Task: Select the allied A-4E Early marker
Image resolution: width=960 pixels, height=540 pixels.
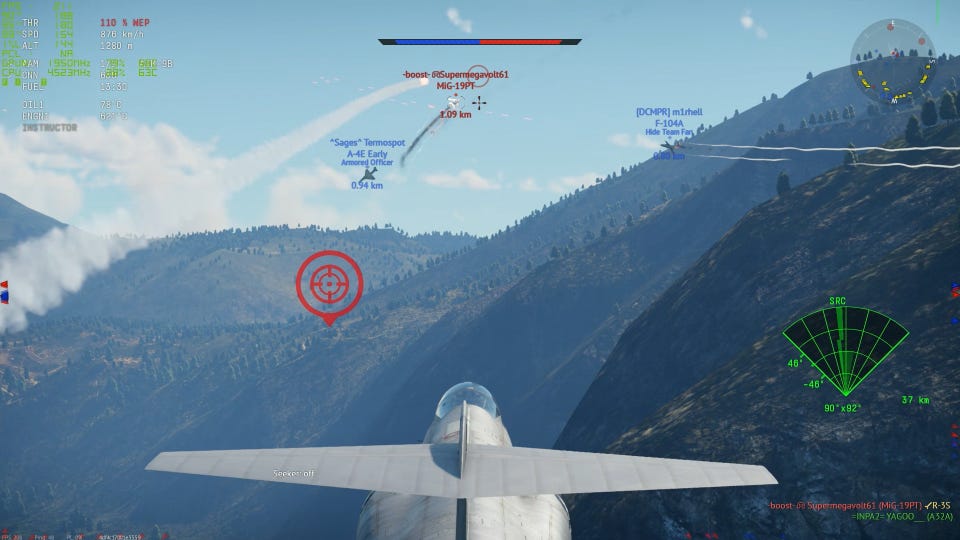Action: pos(368,173)
